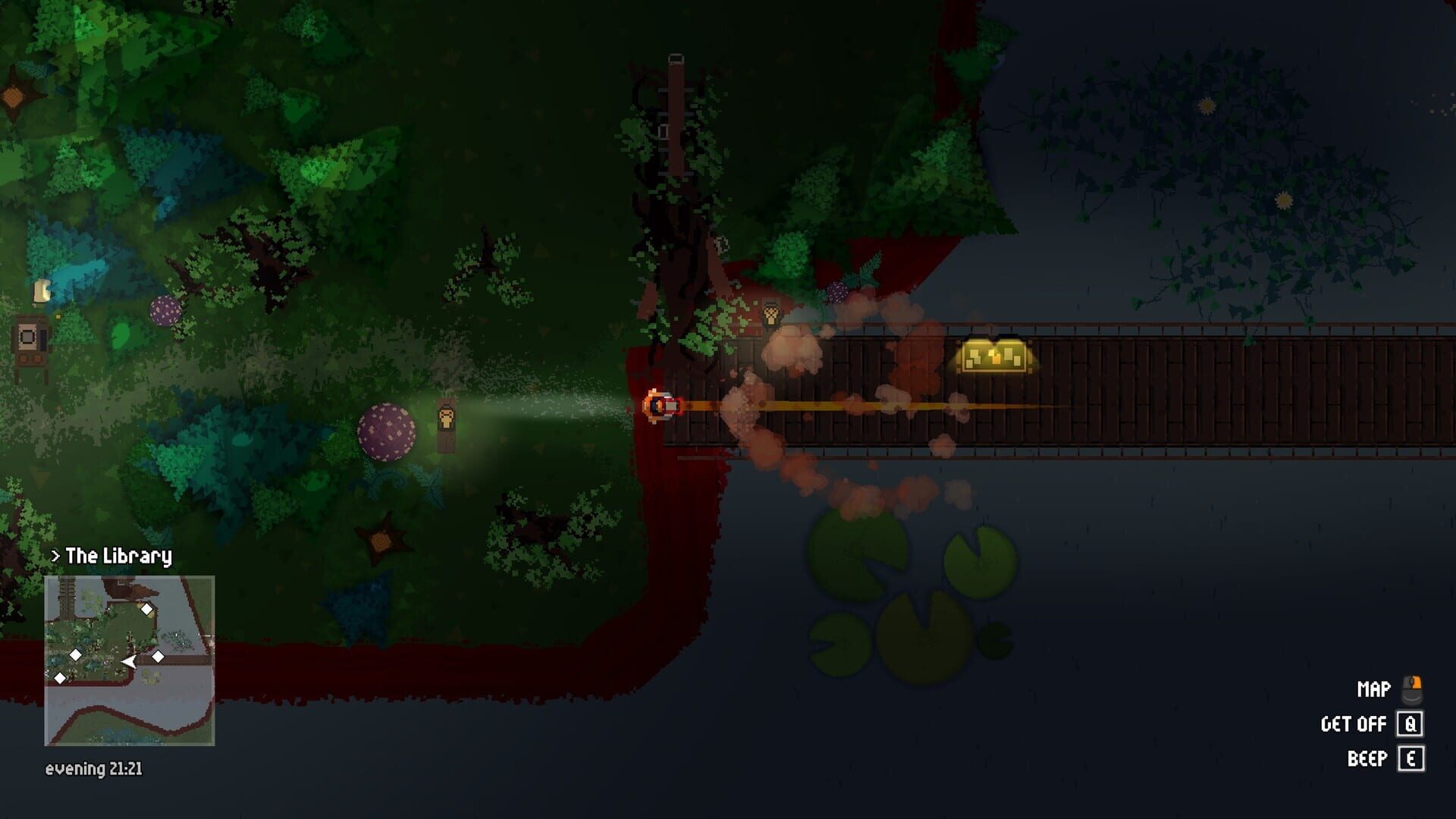Select the bottom-left diamond marker on the minimap
This screenshot has width=1456, height=819.
60,678
